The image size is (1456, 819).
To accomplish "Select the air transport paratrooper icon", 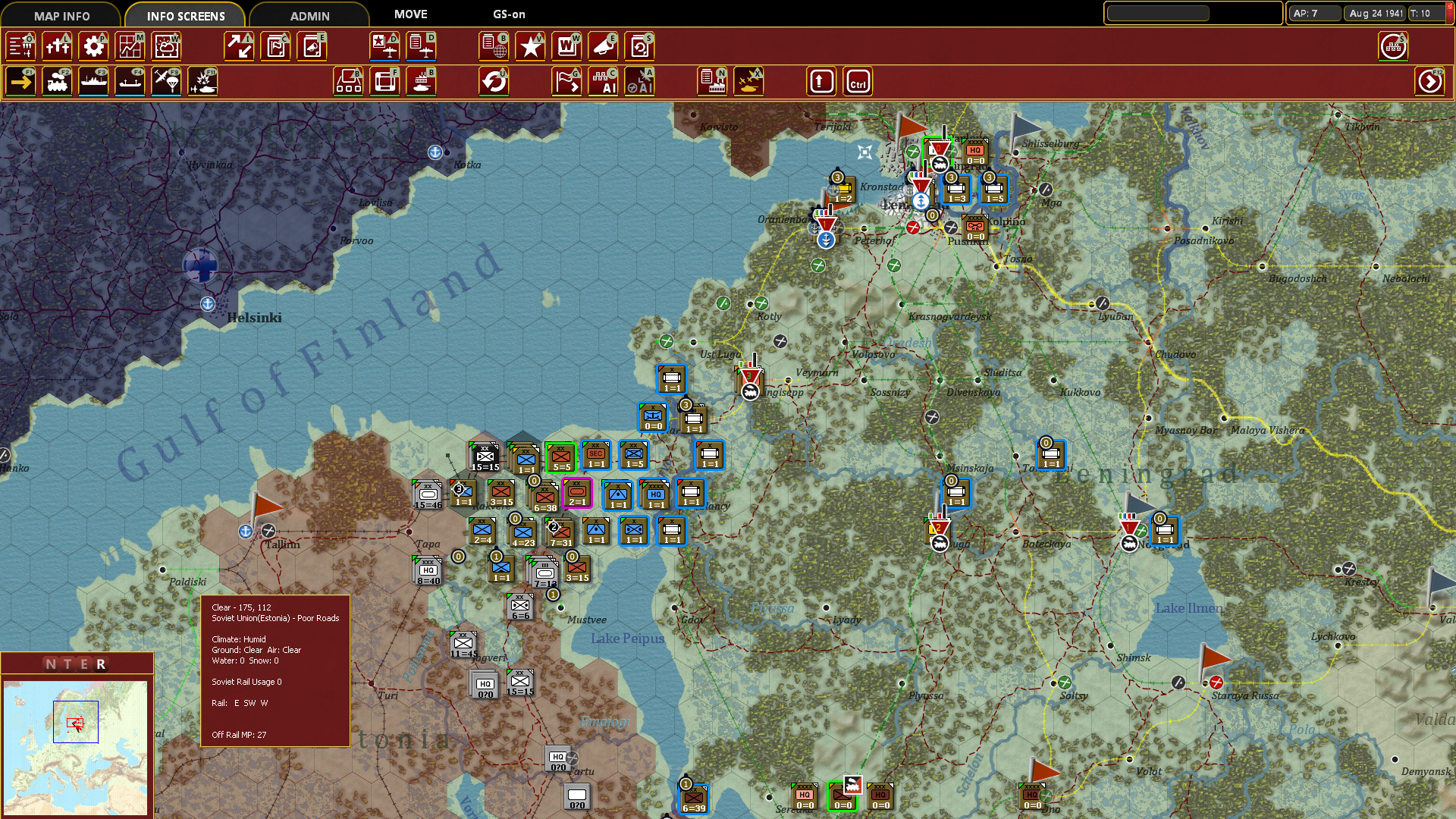I will tap(166, 81).
